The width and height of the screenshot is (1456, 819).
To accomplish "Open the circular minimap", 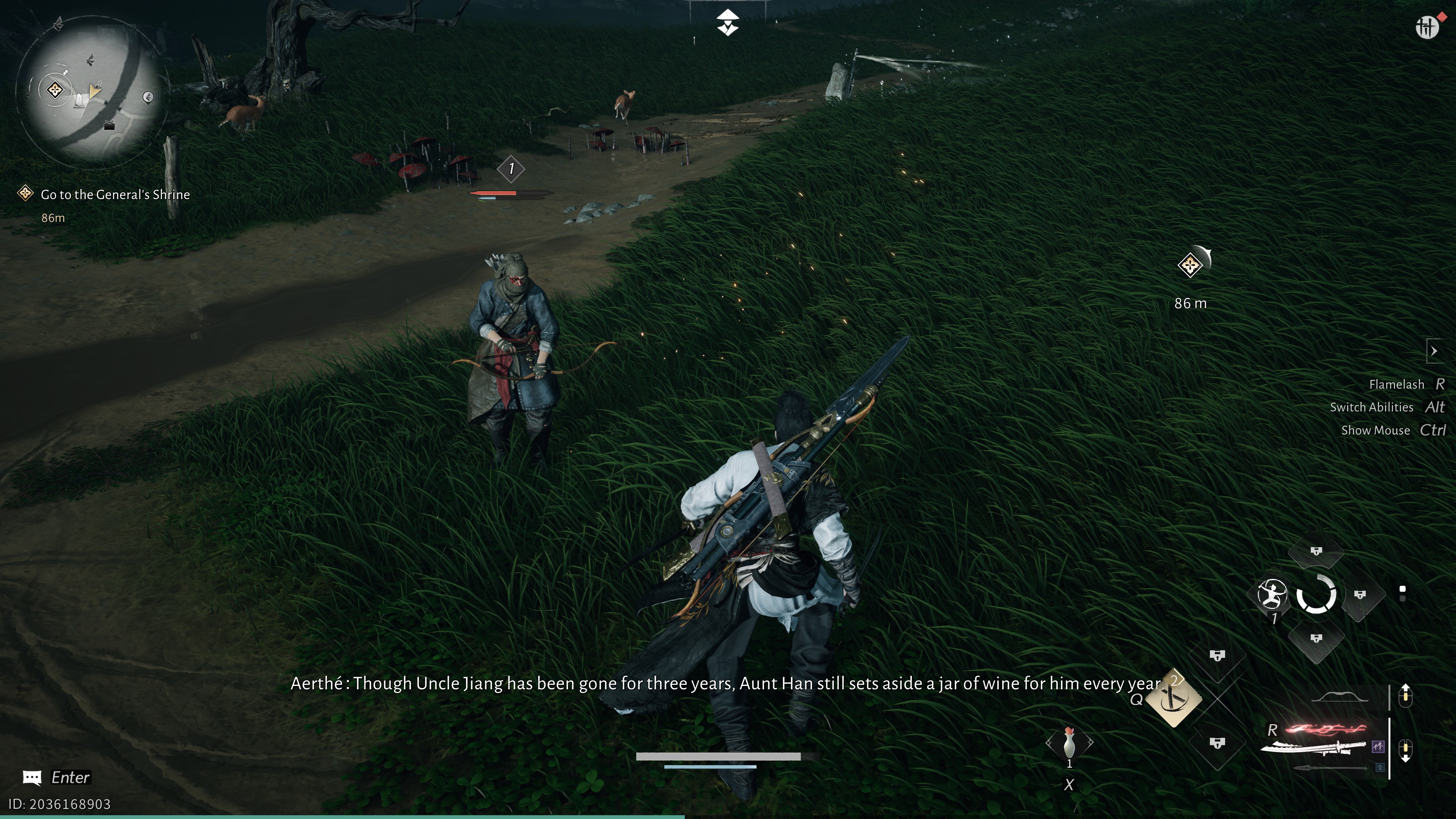I will click(91, 91).
